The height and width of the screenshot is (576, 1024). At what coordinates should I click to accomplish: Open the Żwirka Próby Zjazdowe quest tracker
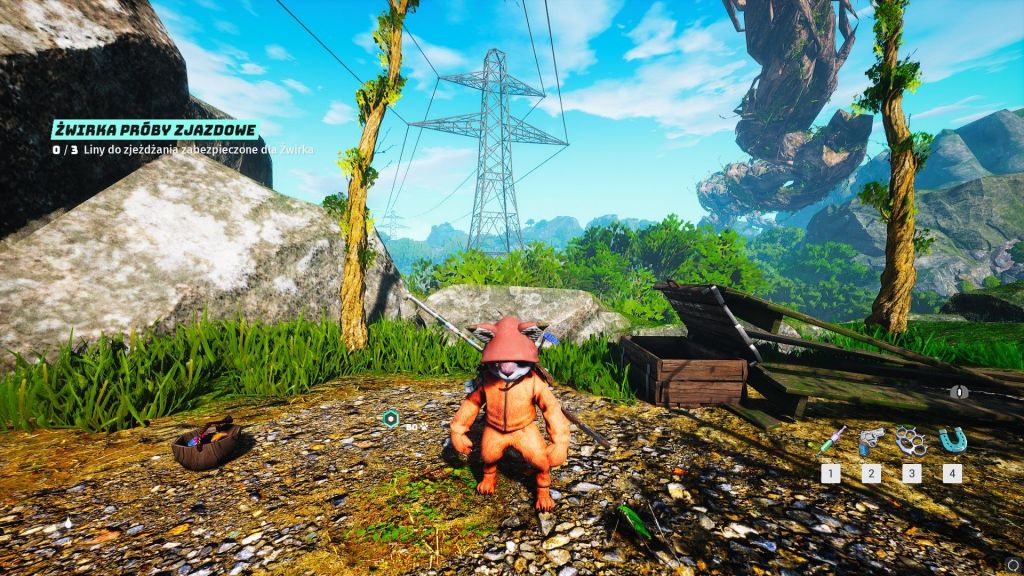click(x=158, y=129)
